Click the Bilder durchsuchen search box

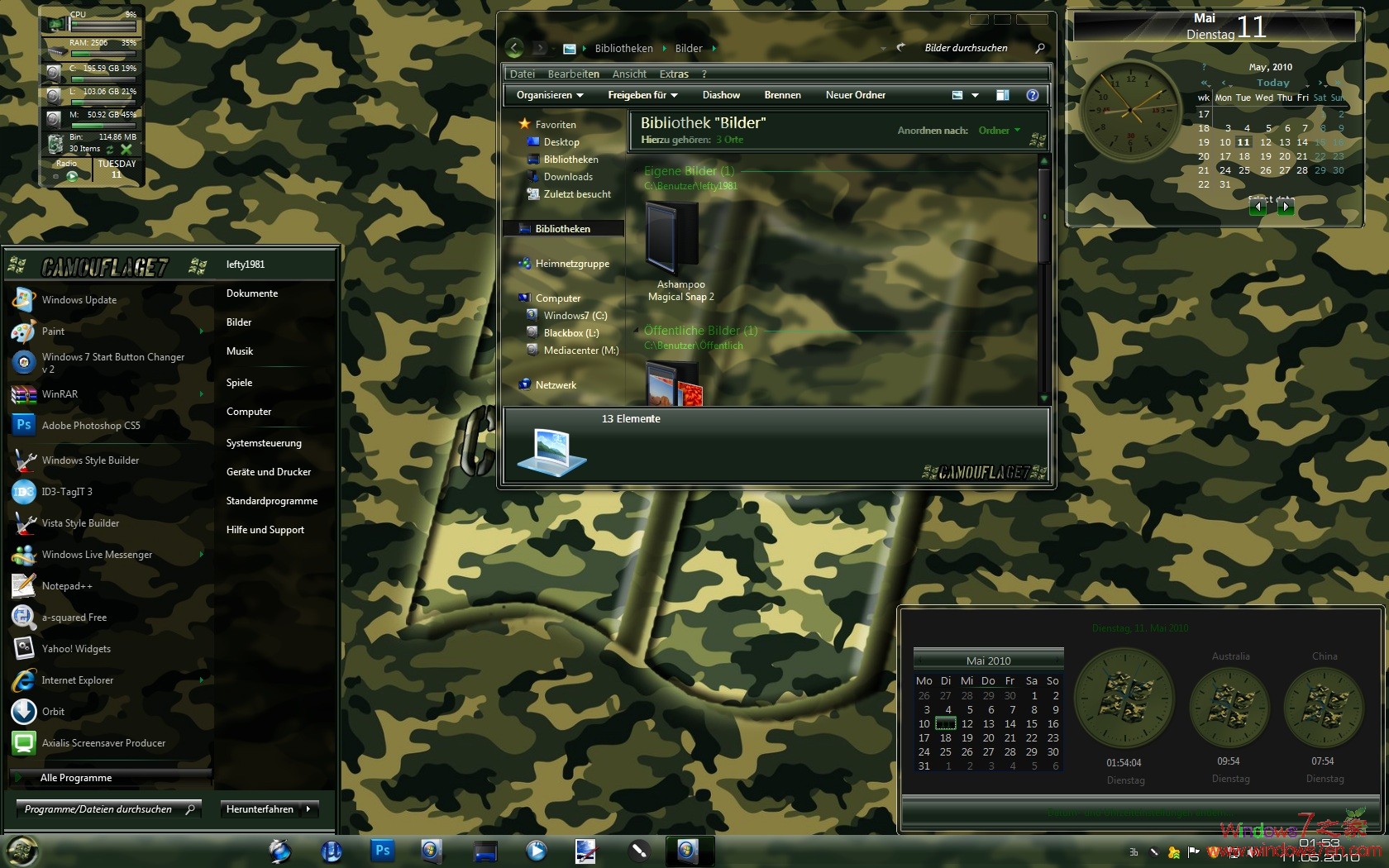click(966, 47)
